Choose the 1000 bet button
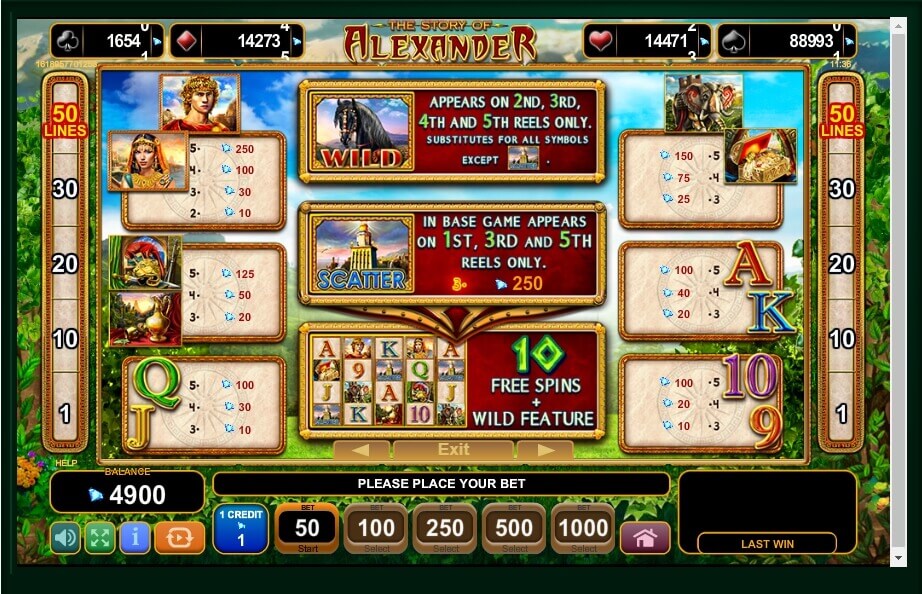 point(583,528)
